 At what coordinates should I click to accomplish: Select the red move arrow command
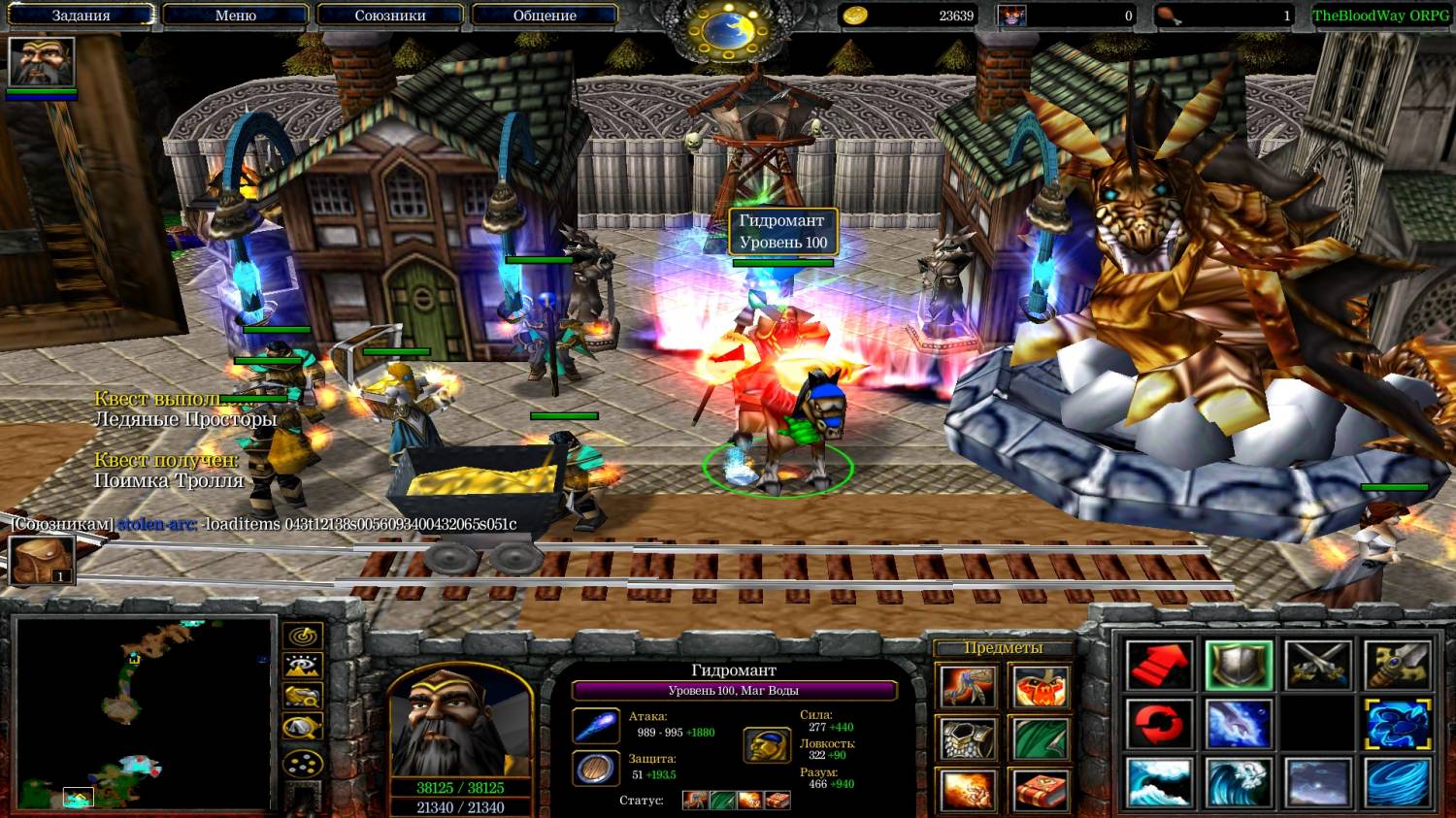(x=1160, y=666)
